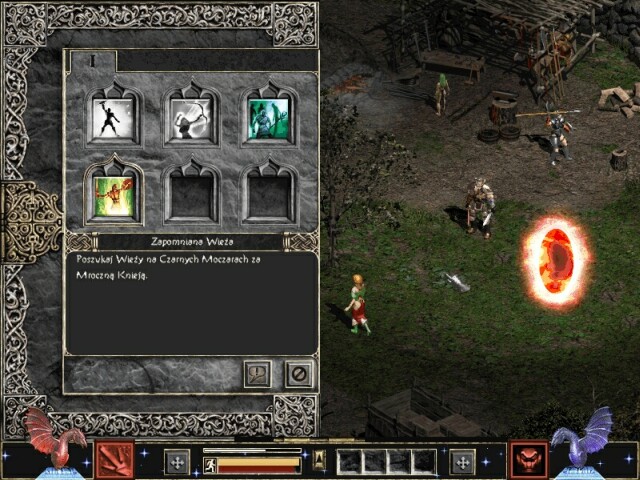The width and height of the screenshot is (640, 480).
Task: Open the right skill selector
Action: 527,460
